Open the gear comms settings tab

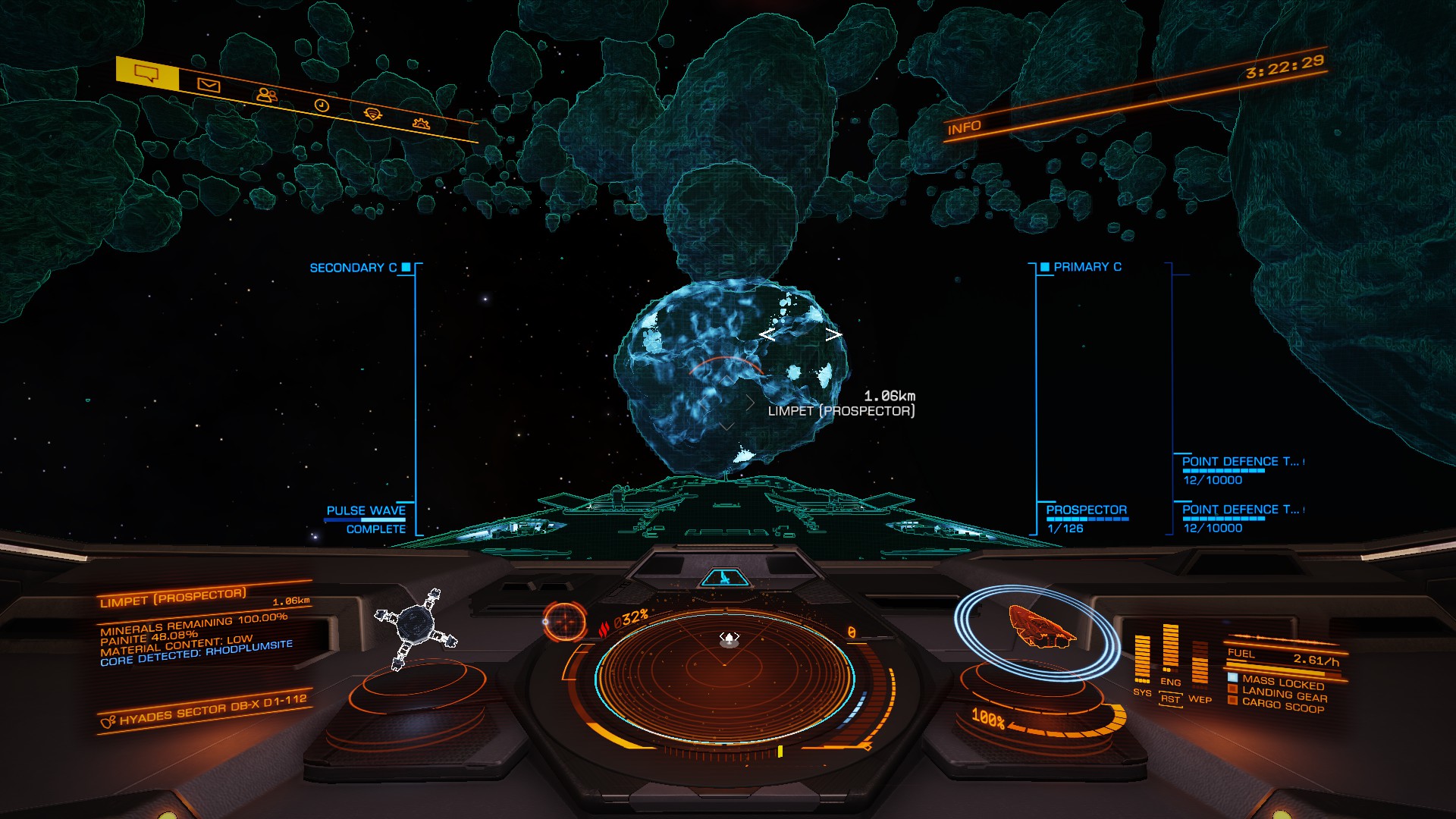pyautogui.click(x=421, y=123)
